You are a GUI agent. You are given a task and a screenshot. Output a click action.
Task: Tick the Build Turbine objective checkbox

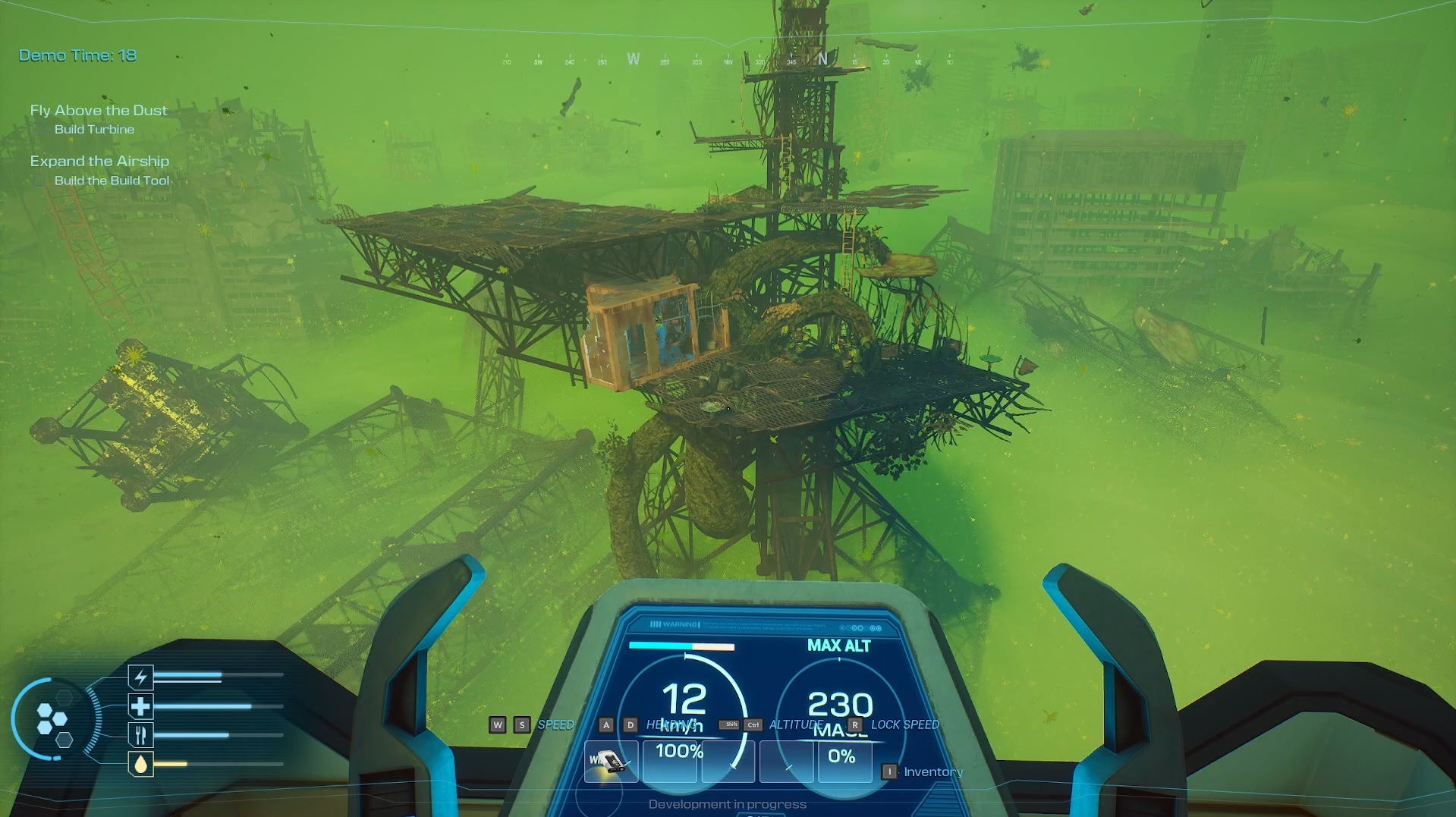pos(39,130)
